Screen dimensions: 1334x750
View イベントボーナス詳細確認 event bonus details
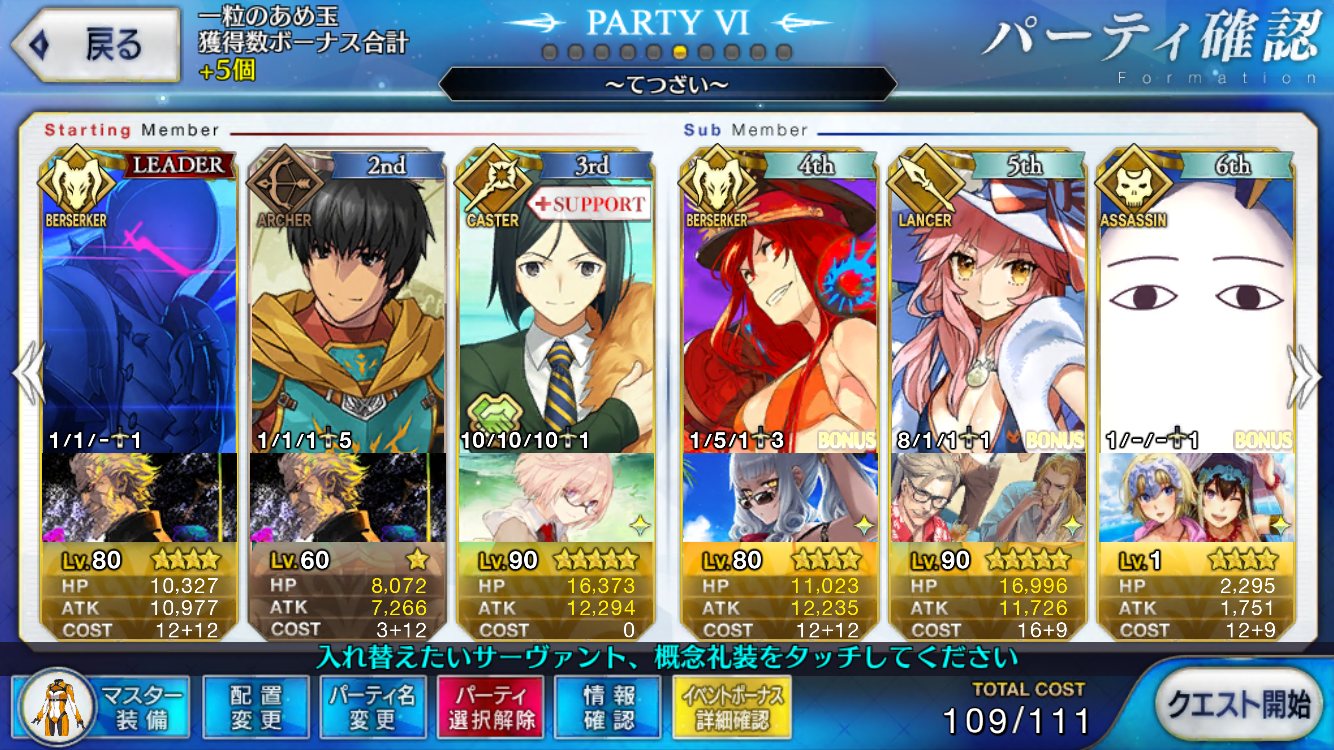[x=733, y=707]
